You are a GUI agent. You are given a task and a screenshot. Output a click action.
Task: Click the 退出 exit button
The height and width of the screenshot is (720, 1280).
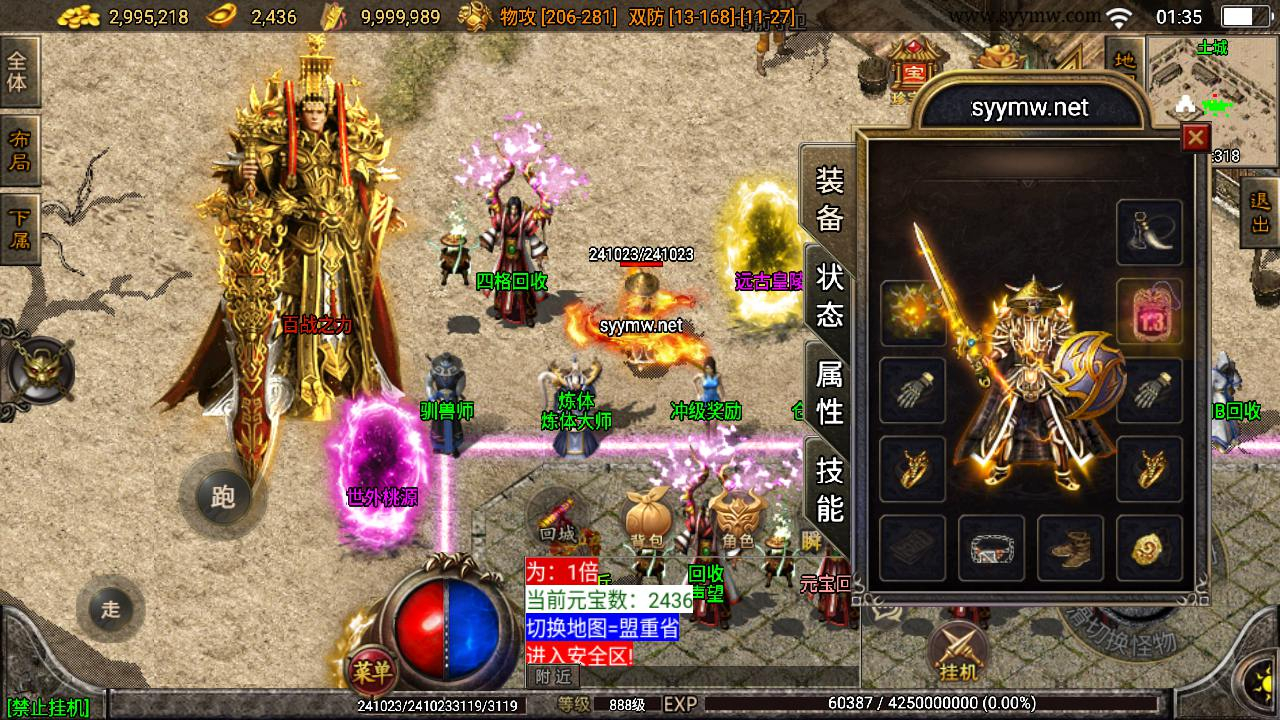tap(1260, 212)
